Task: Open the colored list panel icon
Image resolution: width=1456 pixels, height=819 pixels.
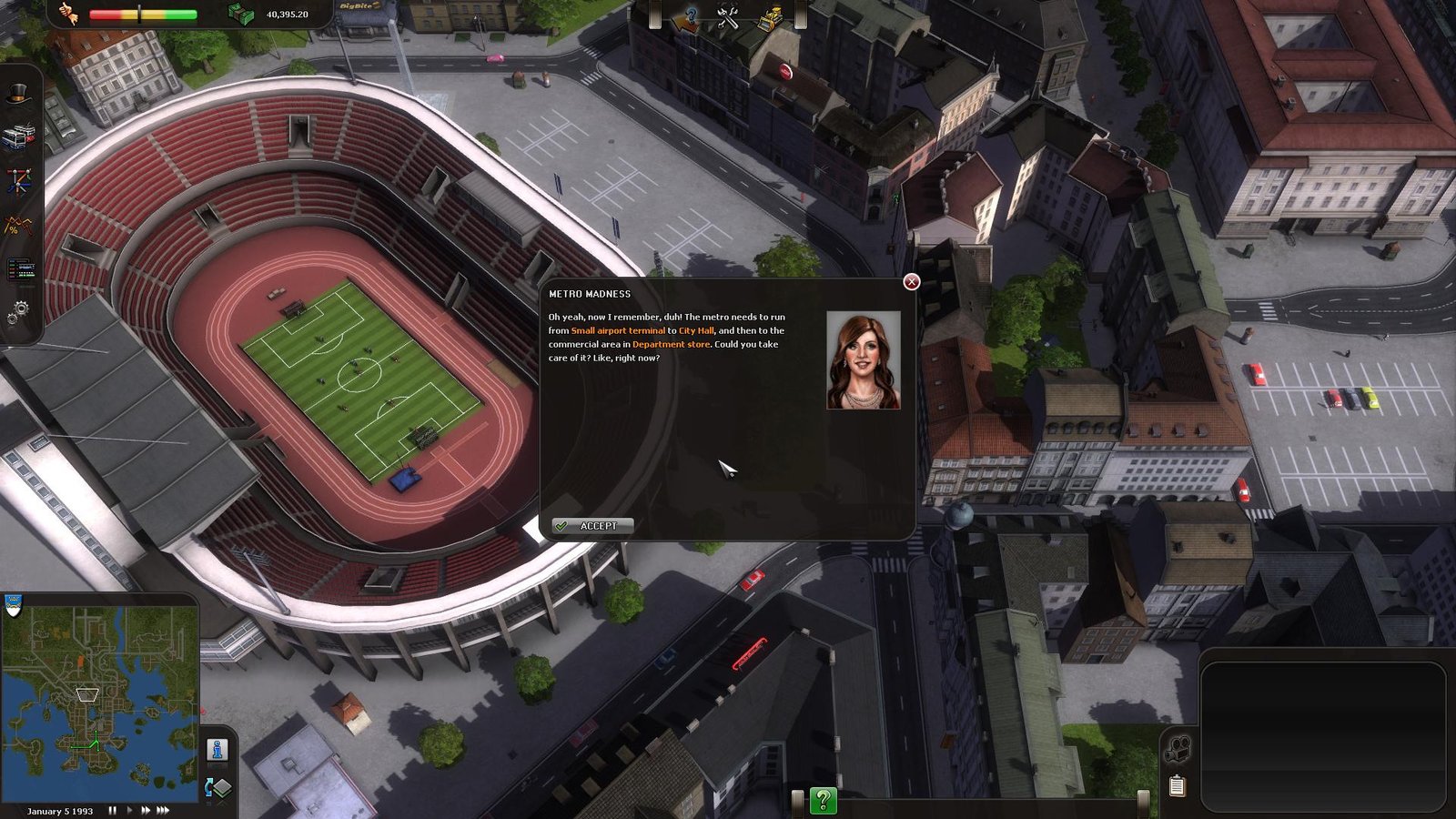Action: (20, 269)
